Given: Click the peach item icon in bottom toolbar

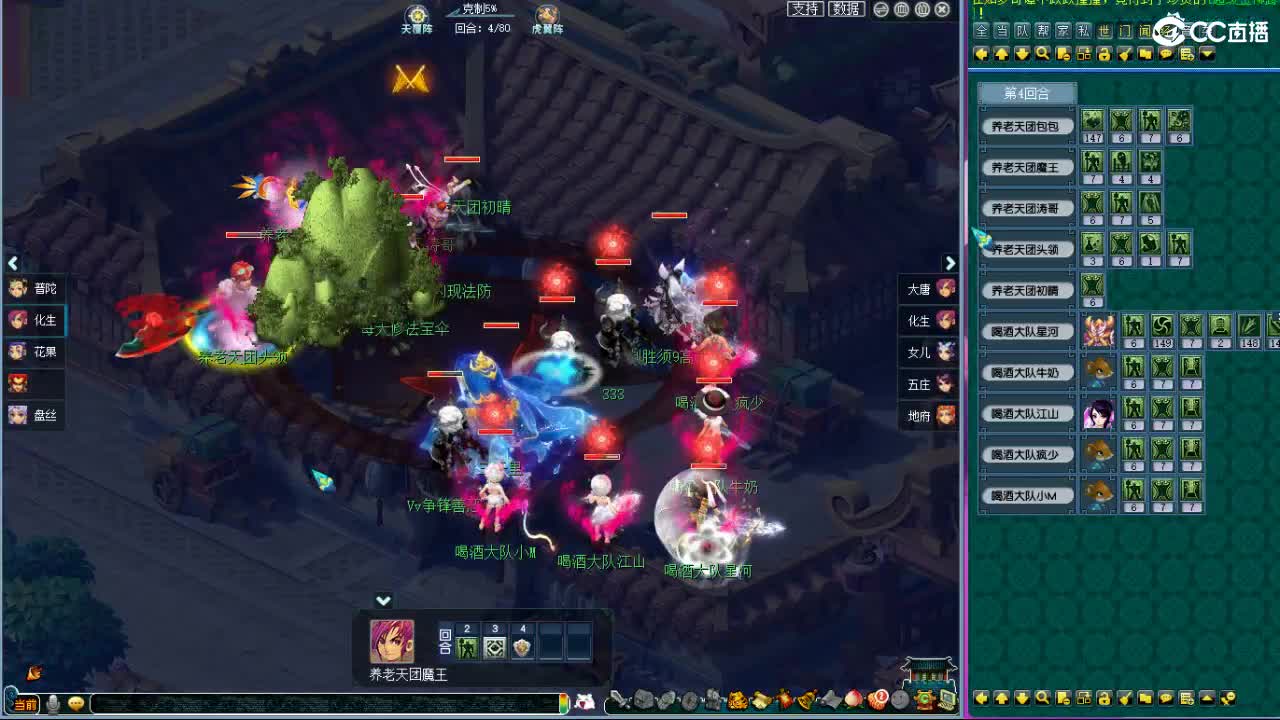Looking at the screenshot, I should pyautogui.click(x=852, y=702).
